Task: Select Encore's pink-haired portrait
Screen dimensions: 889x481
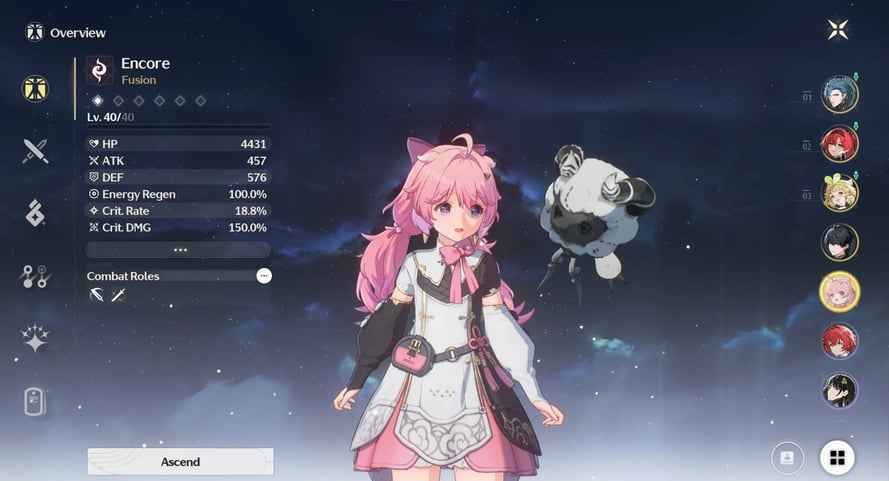Action: pos(839,291)
